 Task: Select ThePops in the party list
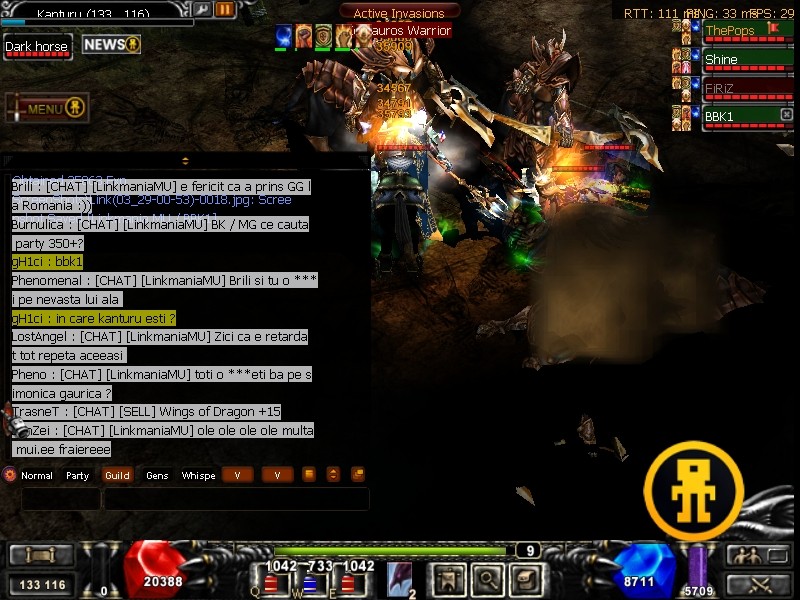click(738, 31)
